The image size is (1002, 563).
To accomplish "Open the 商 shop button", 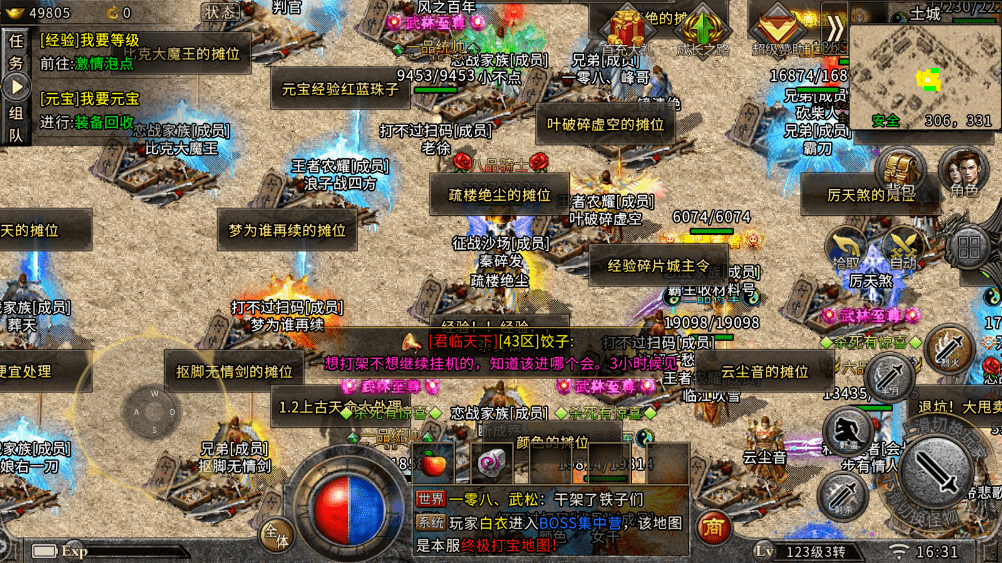I will click(713, 526).
